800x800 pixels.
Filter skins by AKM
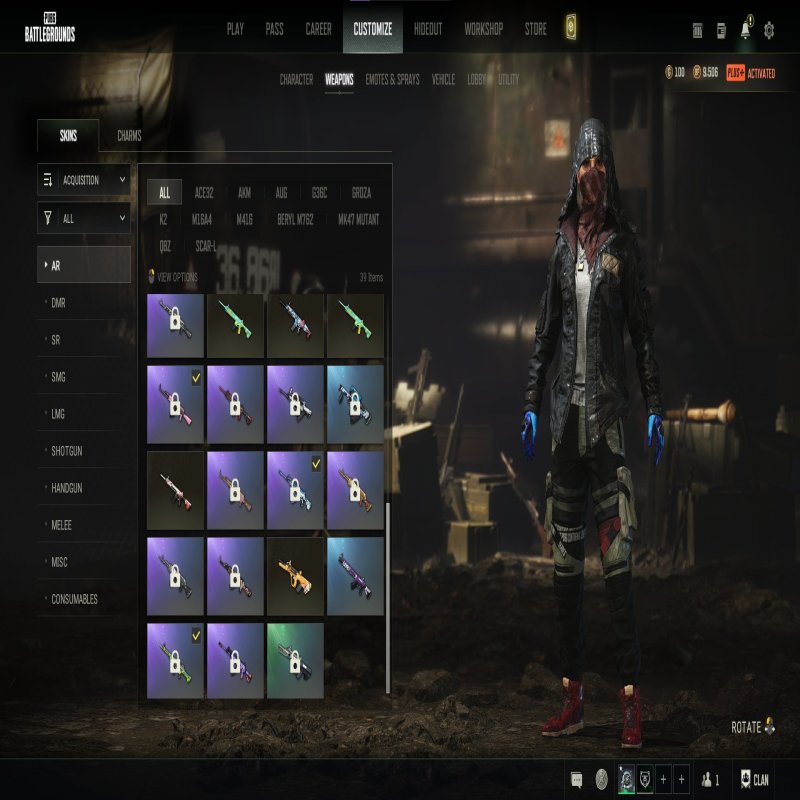pyautogui.click(x=244, y=193)
